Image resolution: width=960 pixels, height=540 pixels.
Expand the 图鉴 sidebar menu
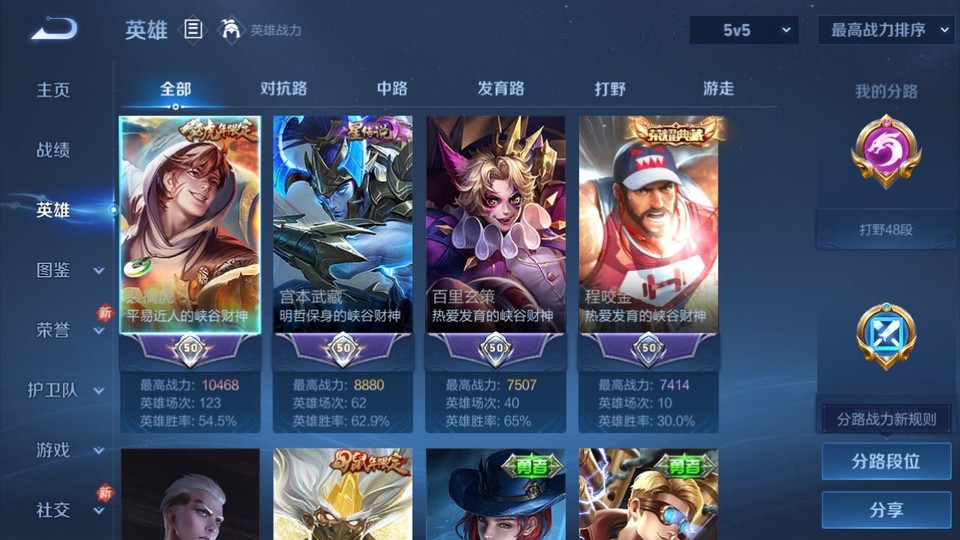click(x=68, y=270)
